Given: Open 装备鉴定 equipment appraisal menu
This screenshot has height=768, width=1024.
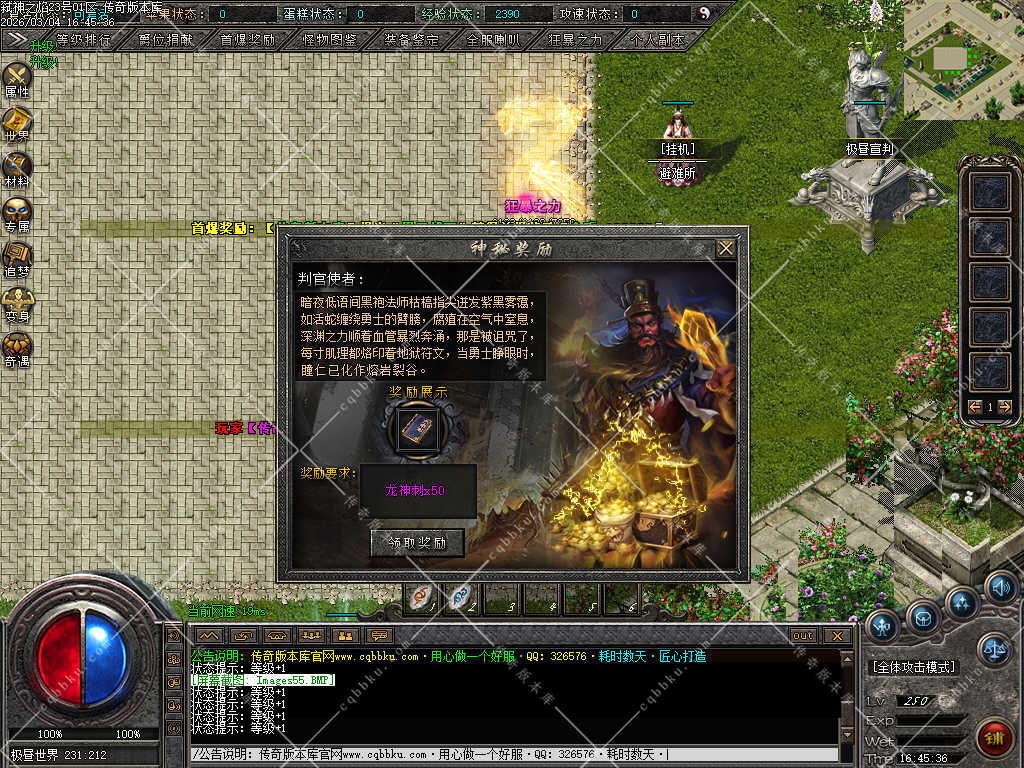Looking at the screenshot, I should (411, 40).
